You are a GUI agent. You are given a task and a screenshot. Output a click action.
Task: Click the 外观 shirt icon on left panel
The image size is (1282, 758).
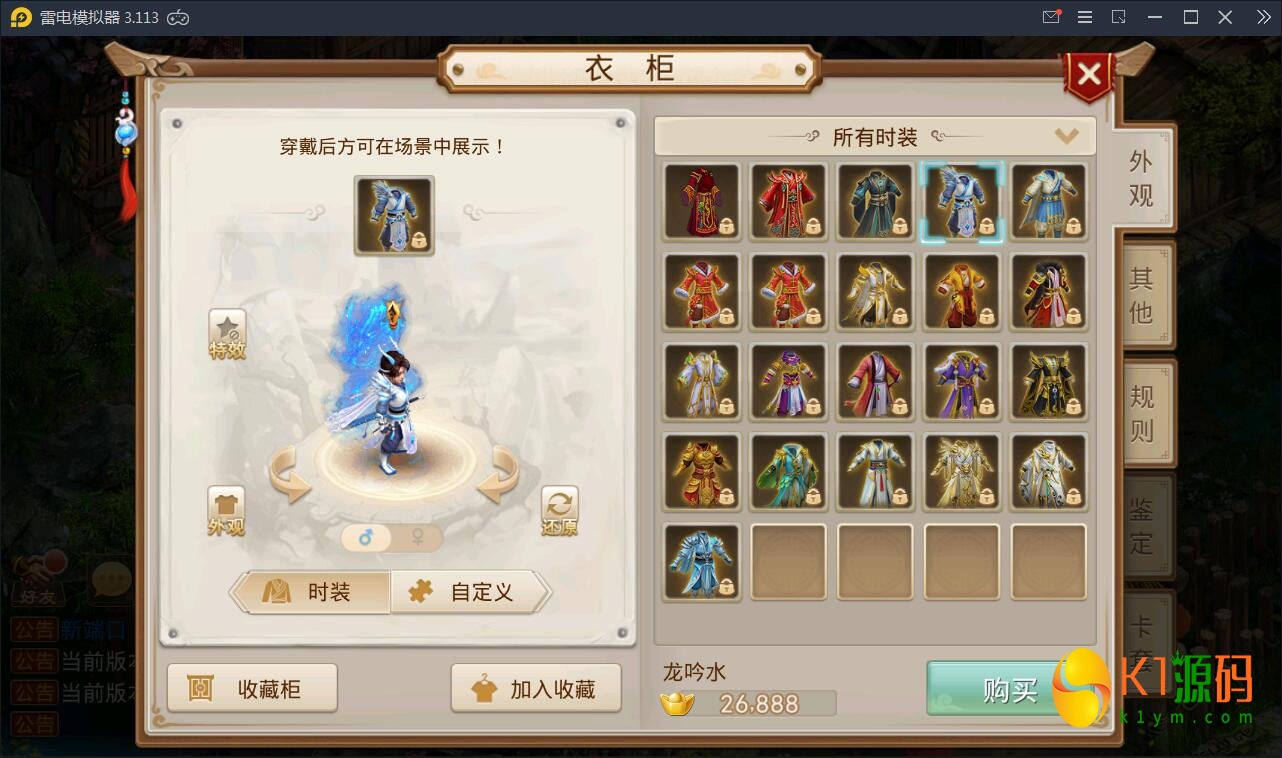pyautogui.click(x=227, y=510)
